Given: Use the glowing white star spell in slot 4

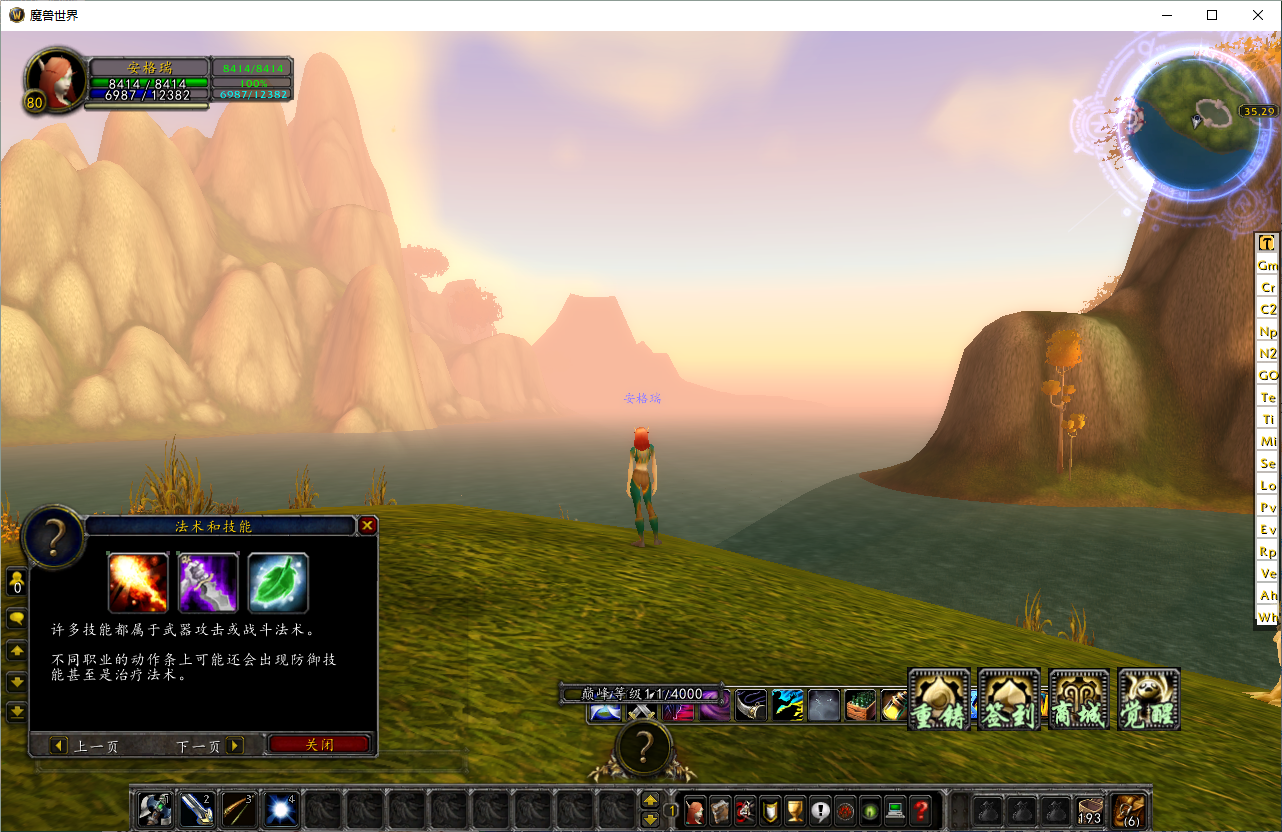Looking at the screenshot, I should 281,809.
